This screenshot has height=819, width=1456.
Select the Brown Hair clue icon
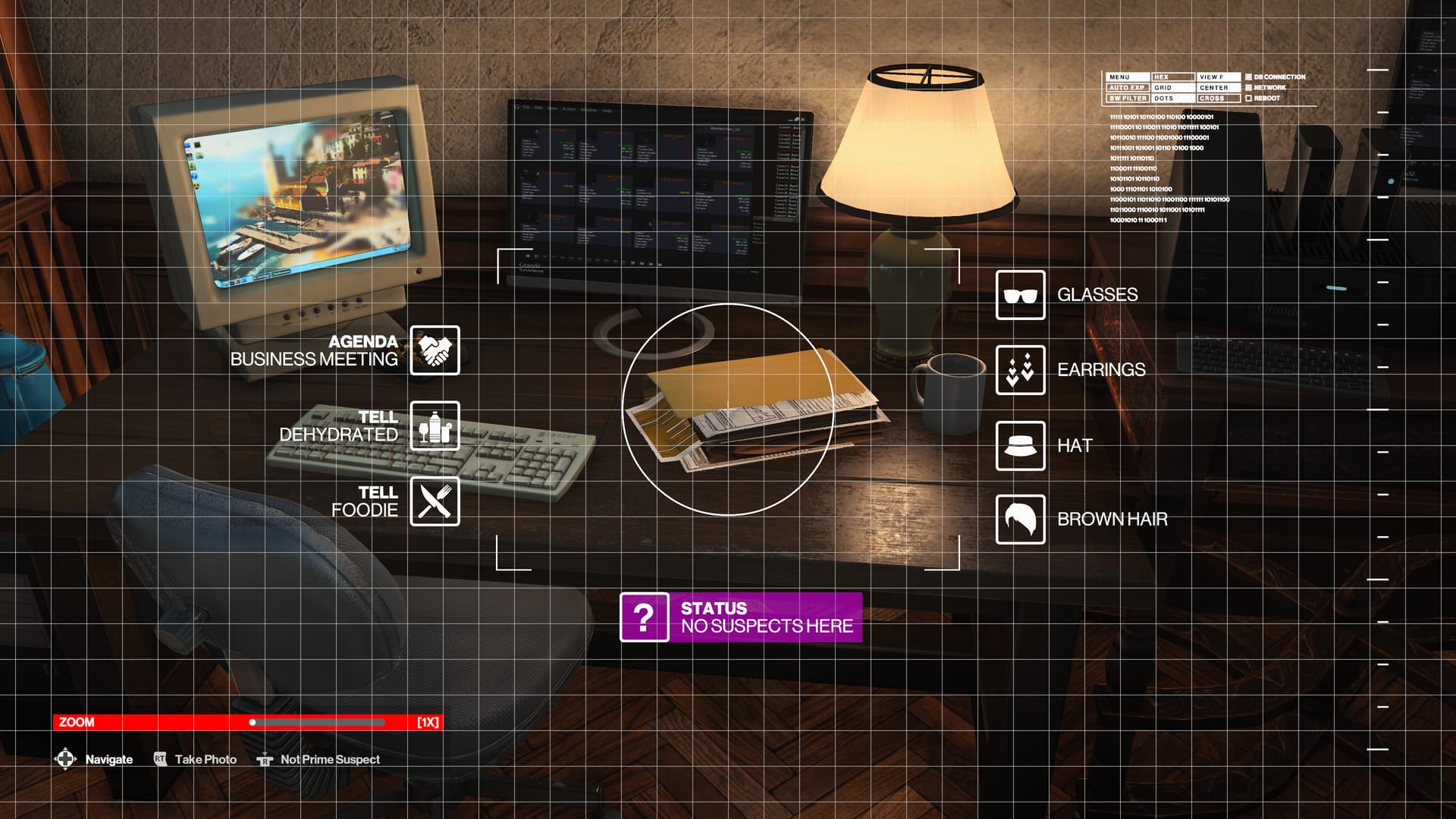pos(1020,519)
